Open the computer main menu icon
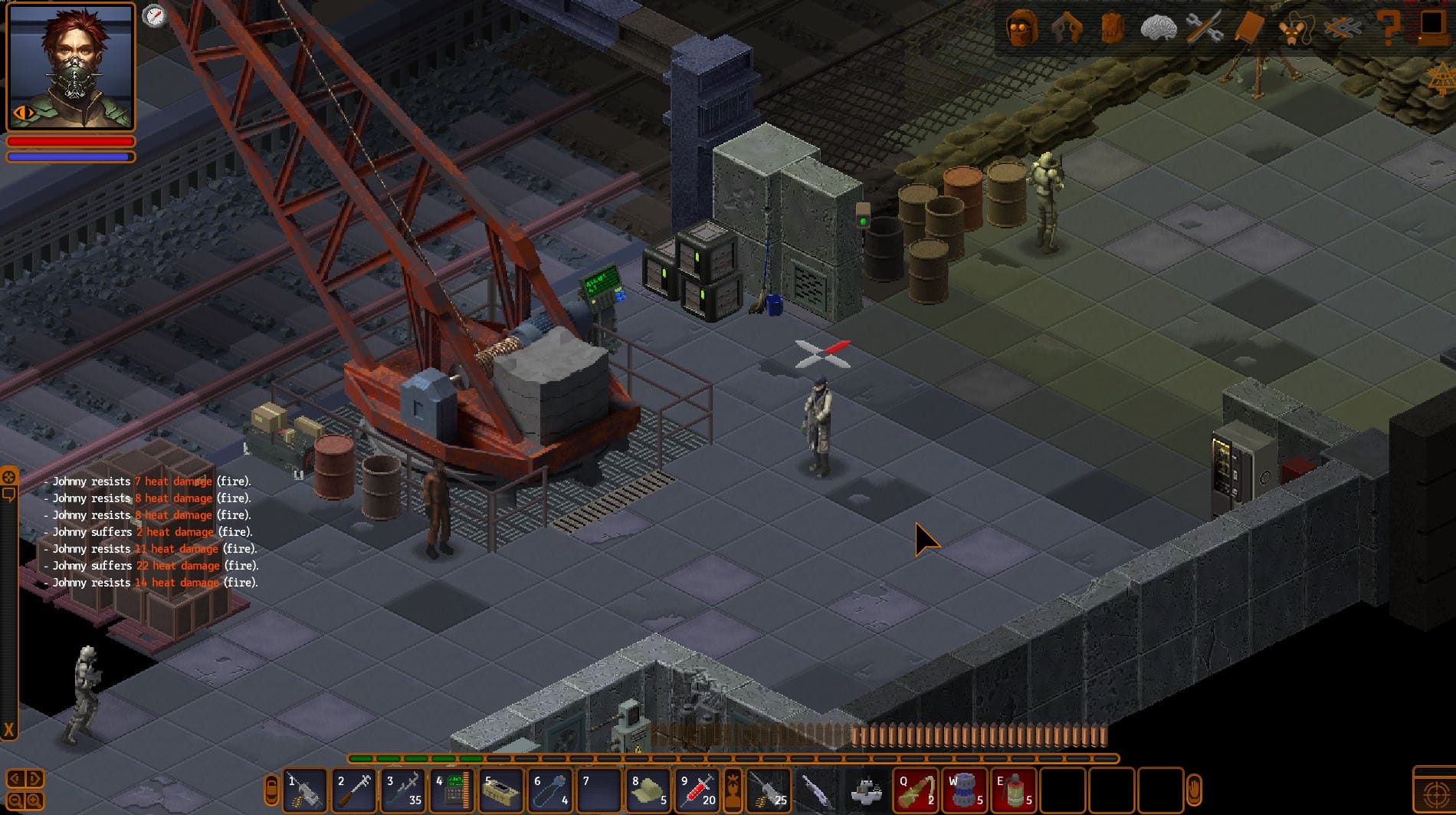Viewport: 1456px width, 815px height. (1431, 26)
